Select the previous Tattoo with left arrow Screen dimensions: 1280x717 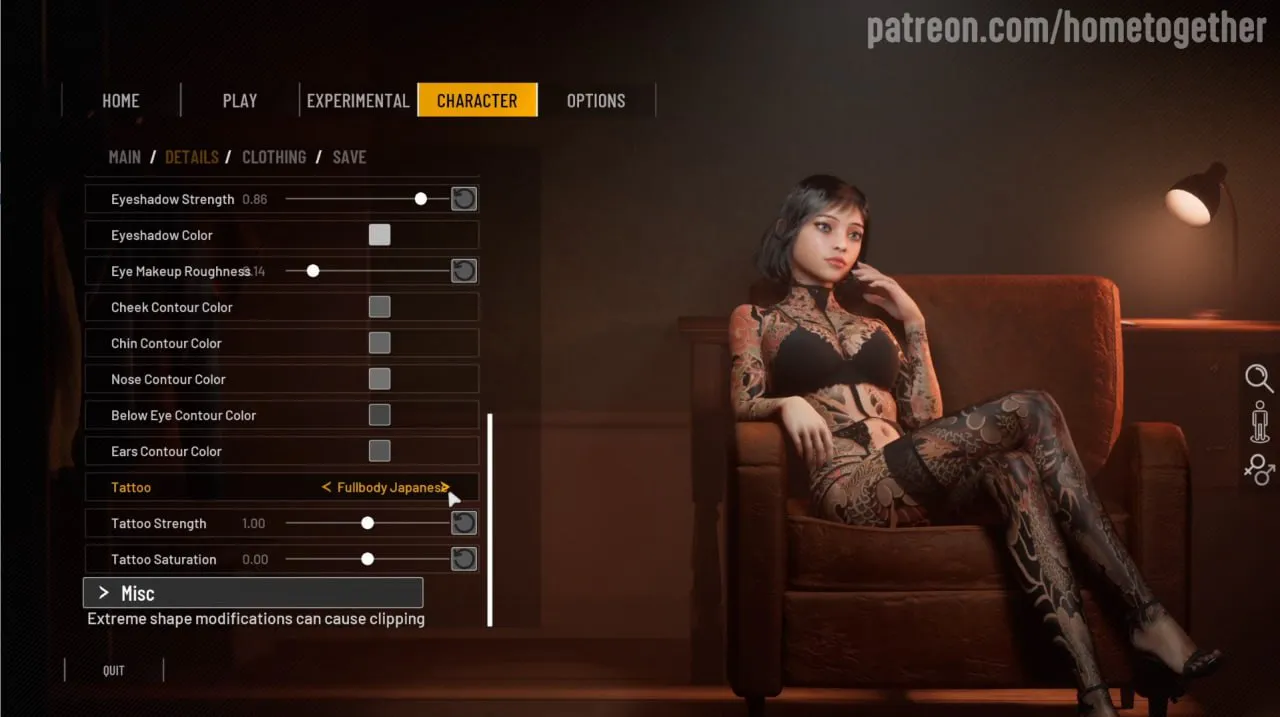326,488
